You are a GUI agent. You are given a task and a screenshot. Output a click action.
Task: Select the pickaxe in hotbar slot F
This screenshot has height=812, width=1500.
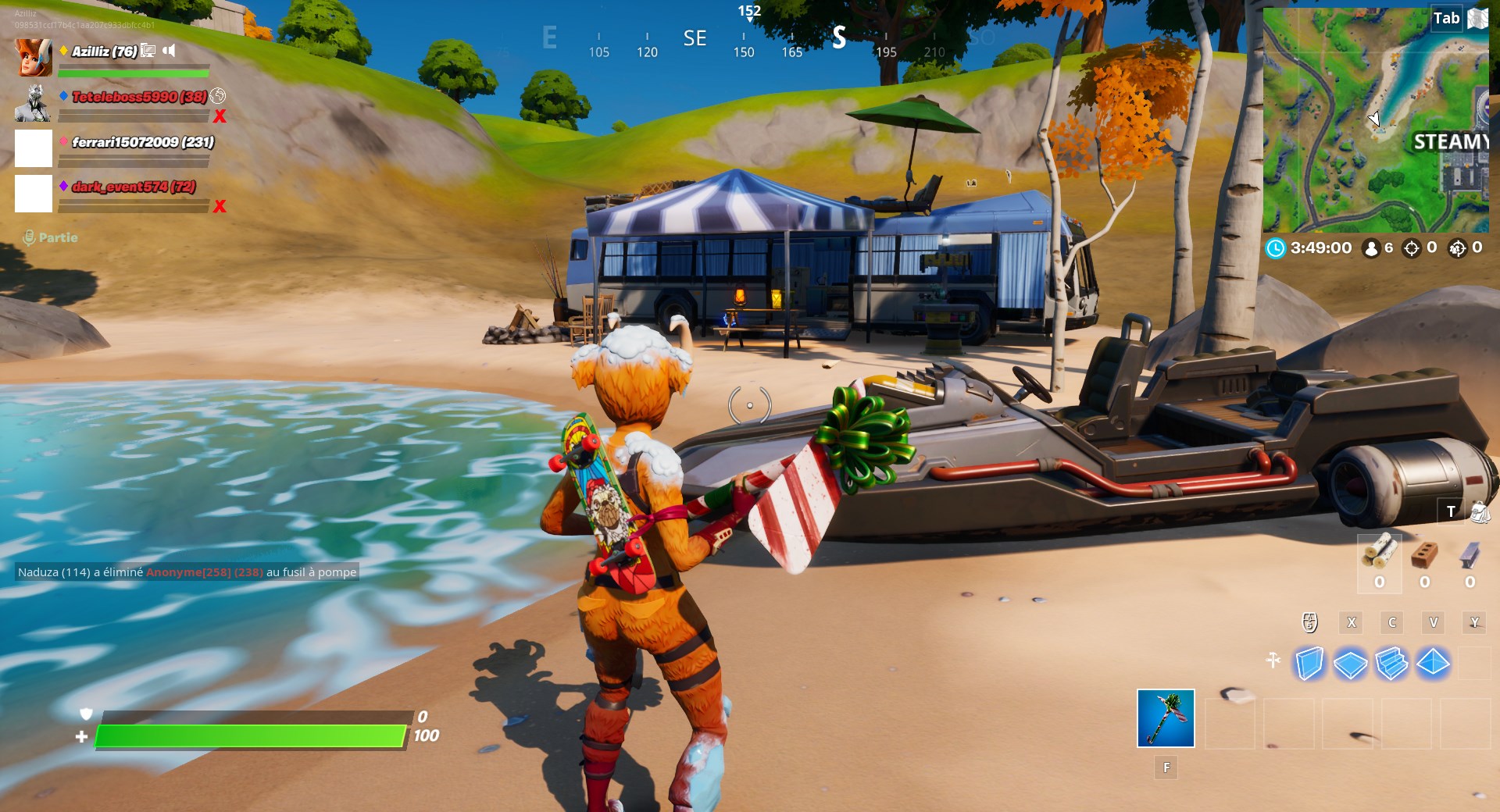coord(1166,718)
